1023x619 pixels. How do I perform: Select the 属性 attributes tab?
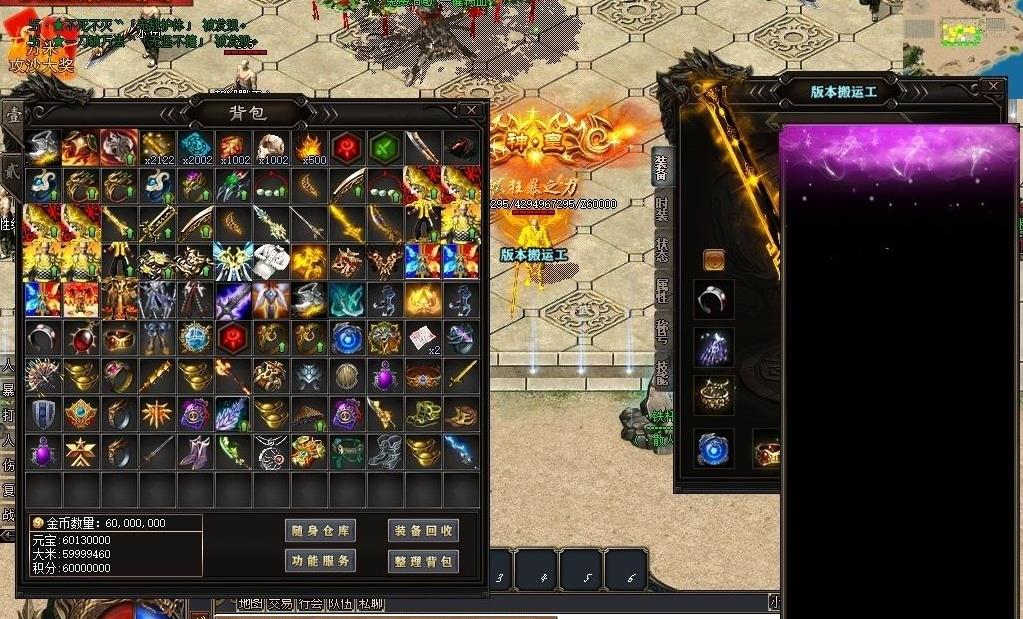tap(662, 292)
